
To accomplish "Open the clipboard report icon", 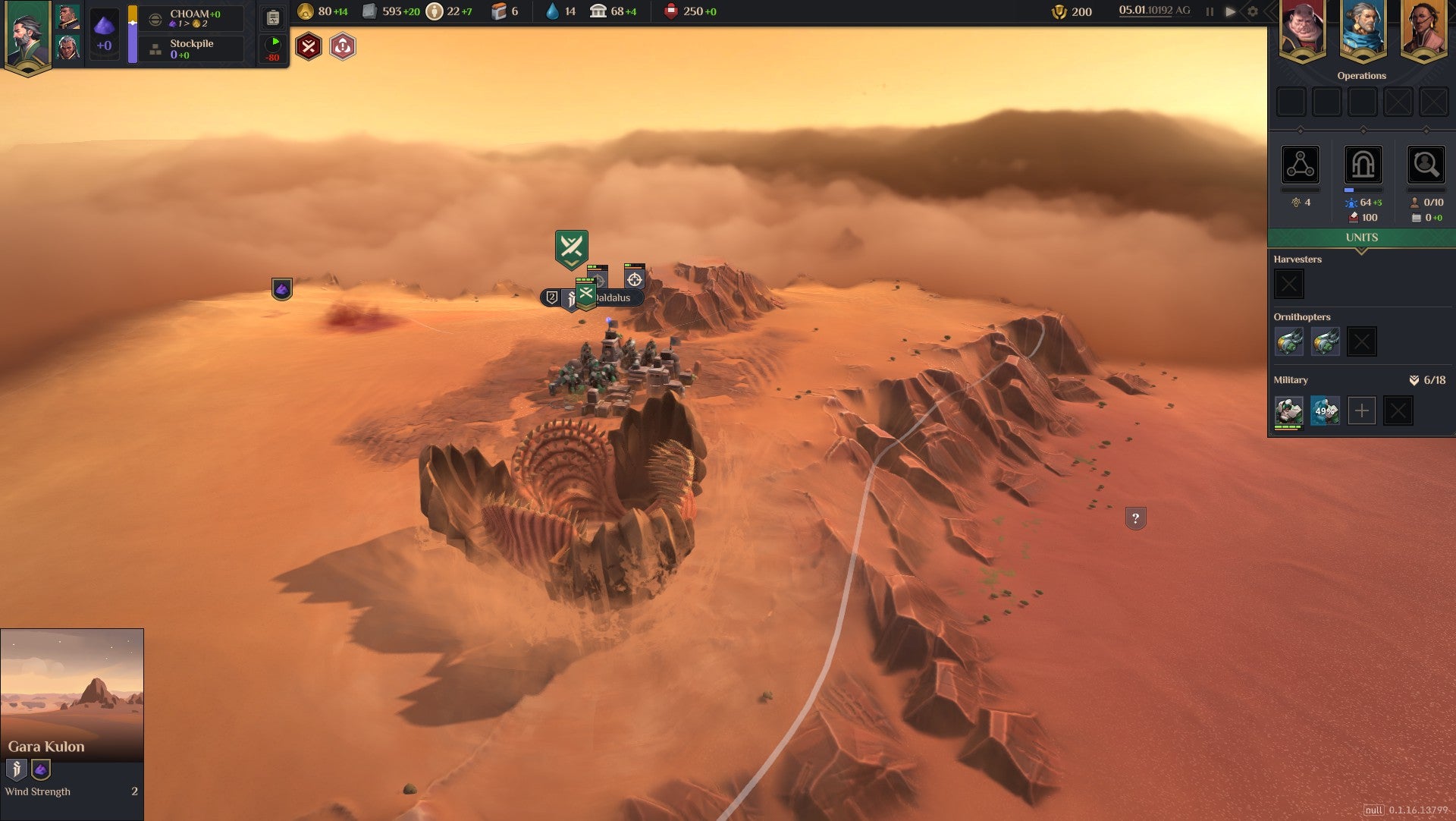I will pos(273,18).
